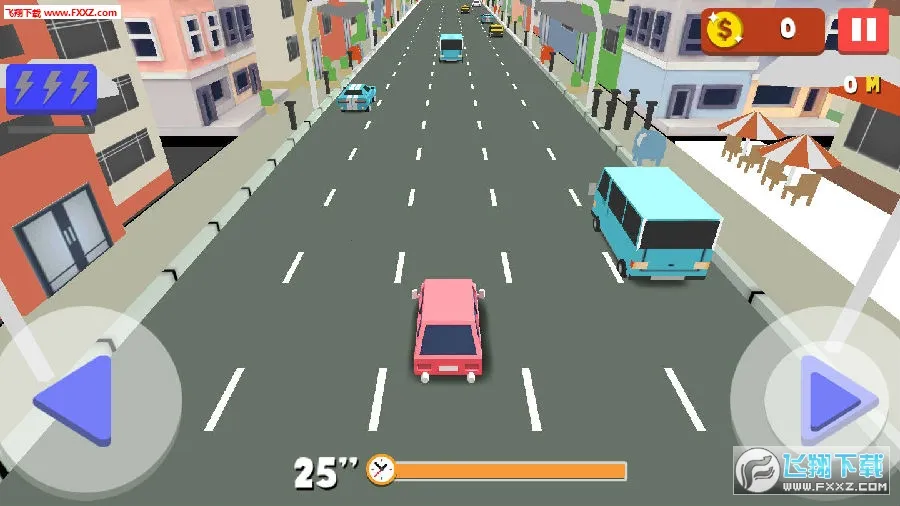Steer left with the left arrow button
This screenshot has width=900, height=506.
(78, 400)
